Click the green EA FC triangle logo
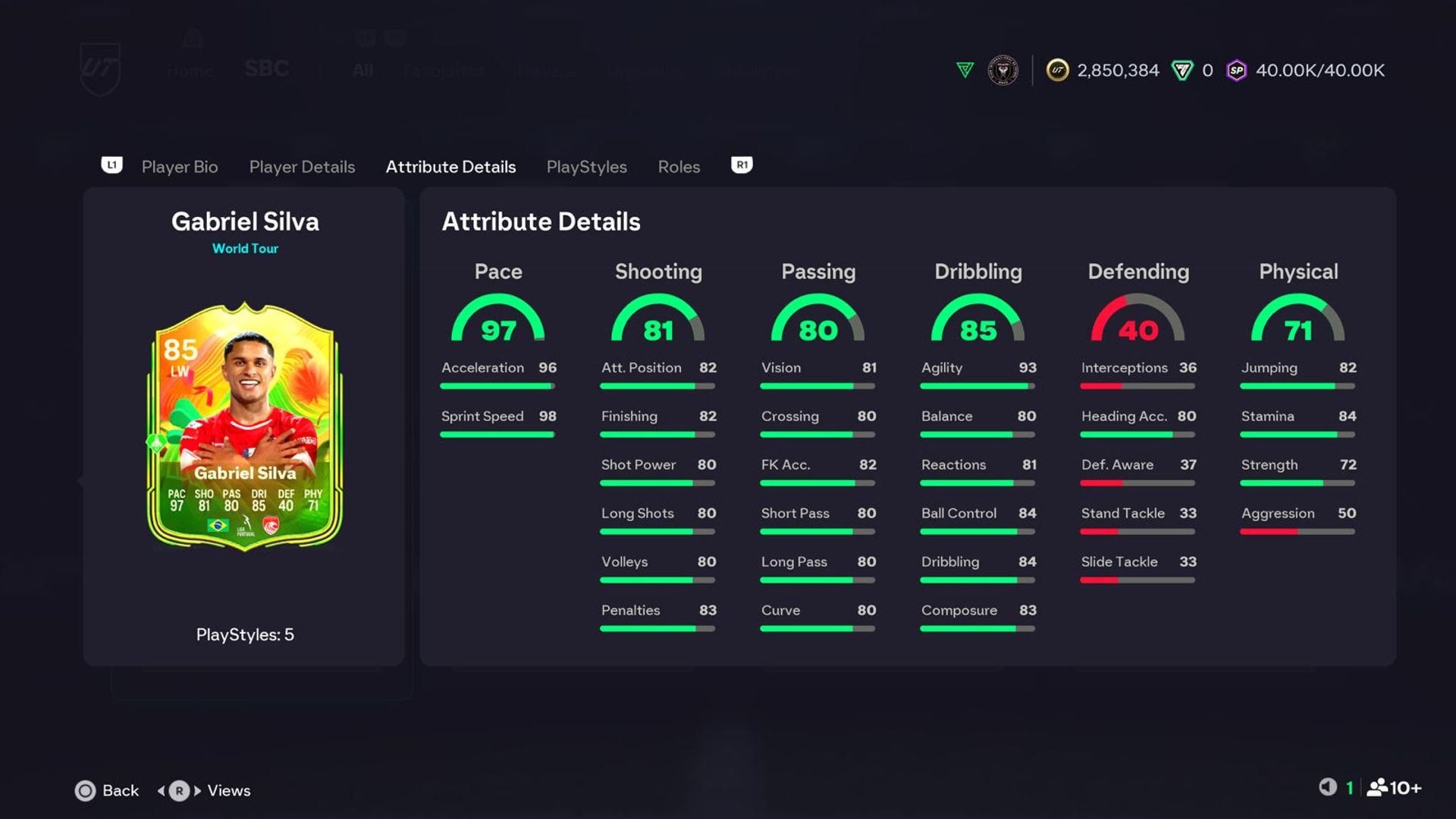The width and height of the screenshot is (1456, 819). coord(964,70)
